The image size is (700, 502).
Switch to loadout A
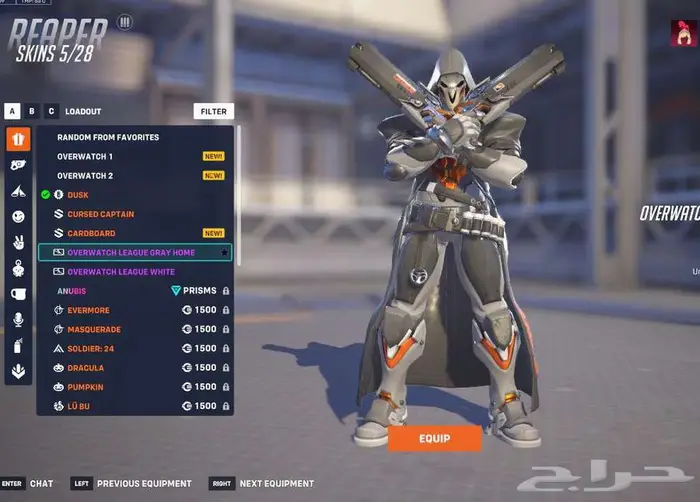(x=12, y=111)
